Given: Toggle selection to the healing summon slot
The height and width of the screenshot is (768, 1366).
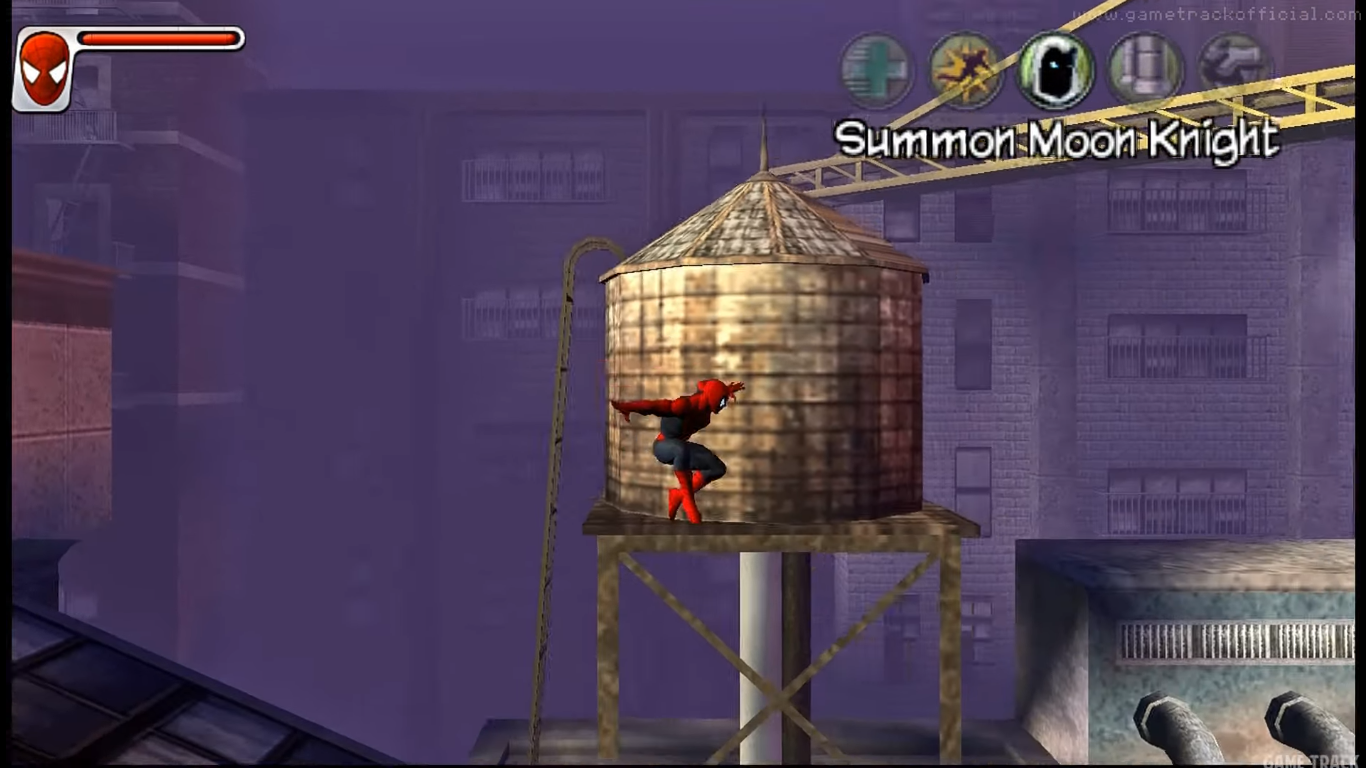Looking at the screenshot, I should [x=877, y=70].
